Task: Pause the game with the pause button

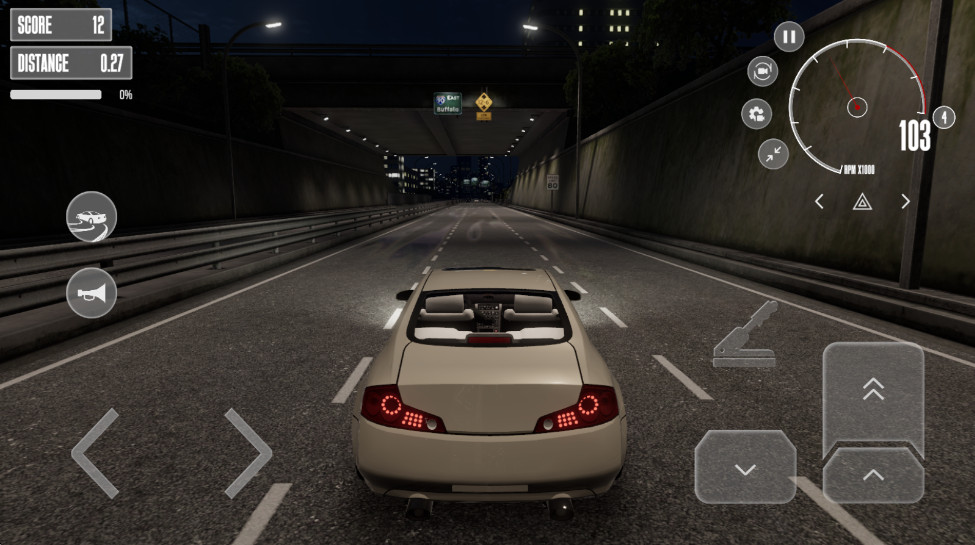Action: coord(789,38)
